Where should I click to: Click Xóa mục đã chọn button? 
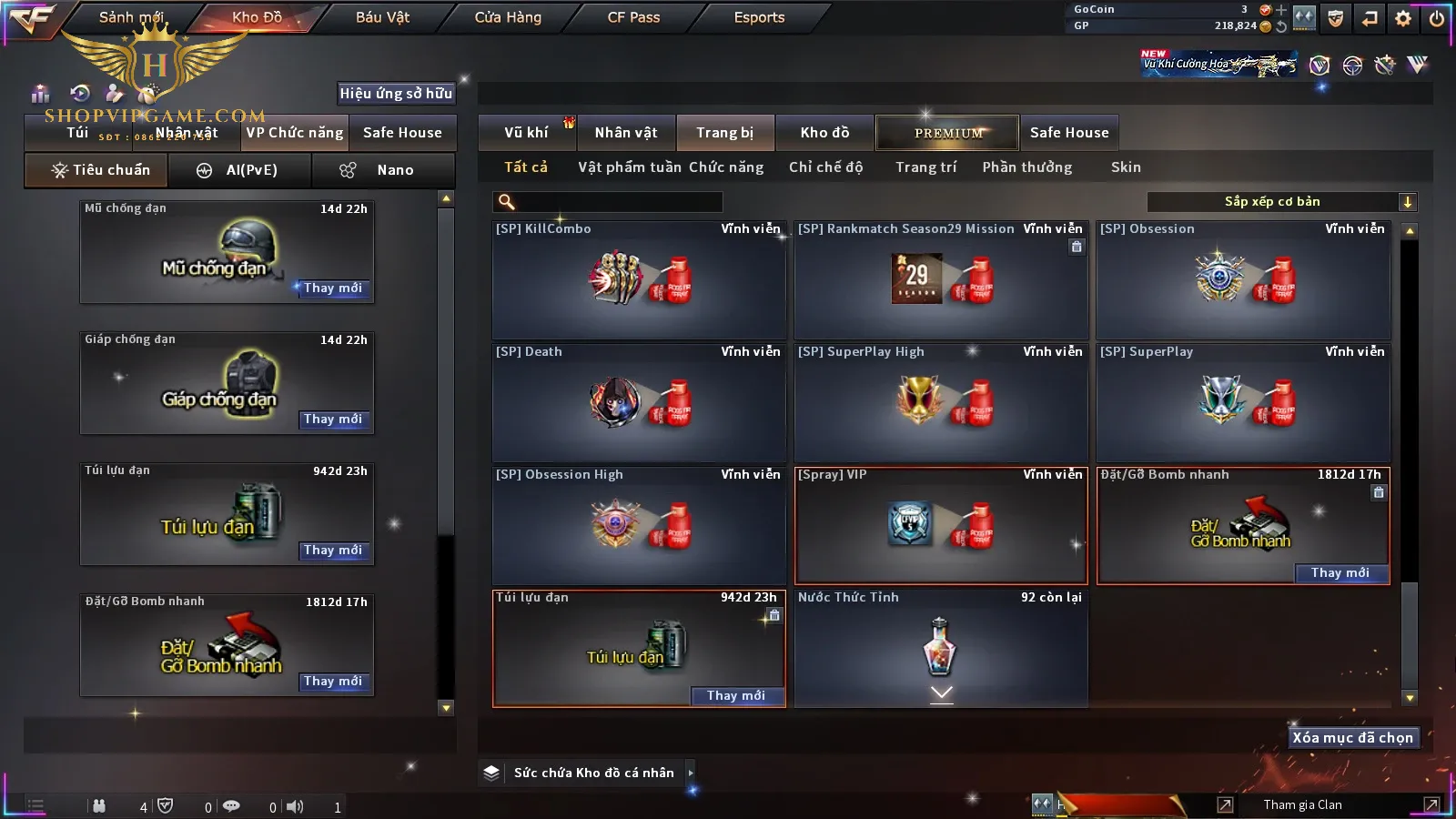click(1352, 738)
